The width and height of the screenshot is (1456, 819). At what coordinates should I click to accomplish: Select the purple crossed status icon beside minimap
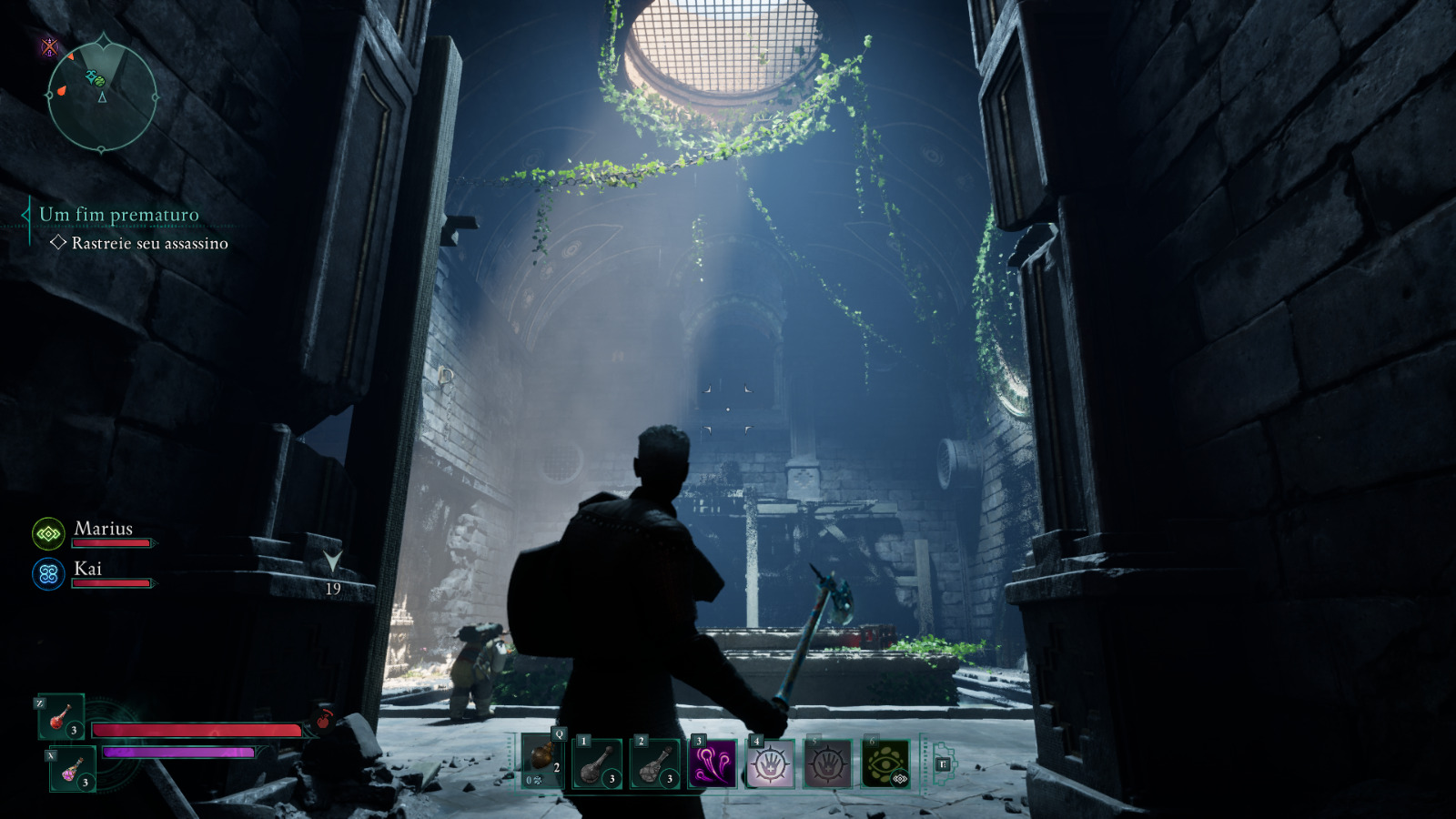pos(50,46)
